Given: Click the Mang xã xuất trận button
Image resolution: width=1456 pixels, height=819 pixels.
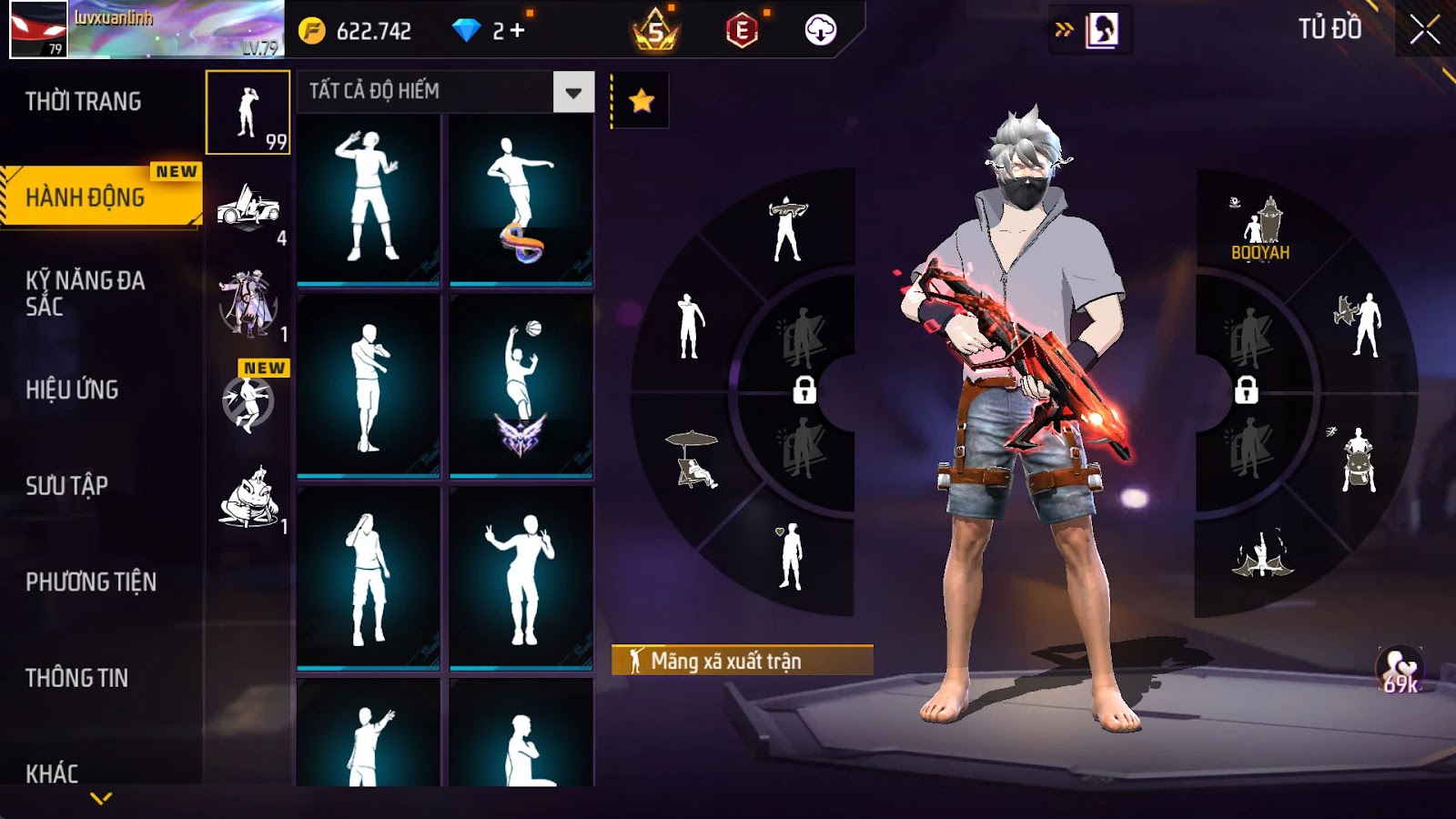Looking at the screenshot, I should click(x=742, y=661).
